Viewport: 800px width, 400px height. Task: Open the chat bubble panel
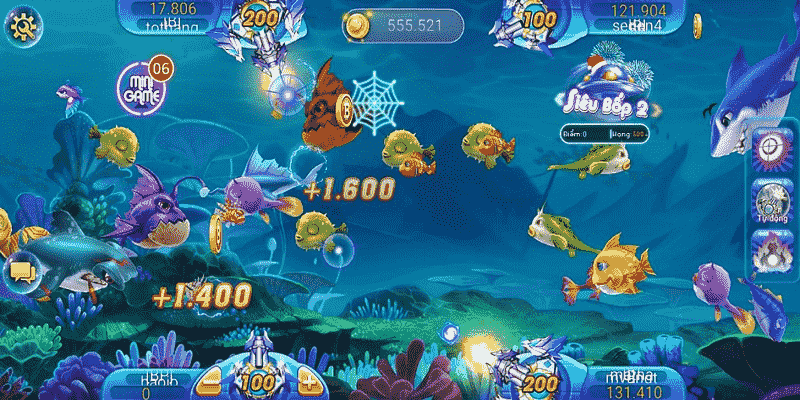pyautogui.click(x=20, y=270)
